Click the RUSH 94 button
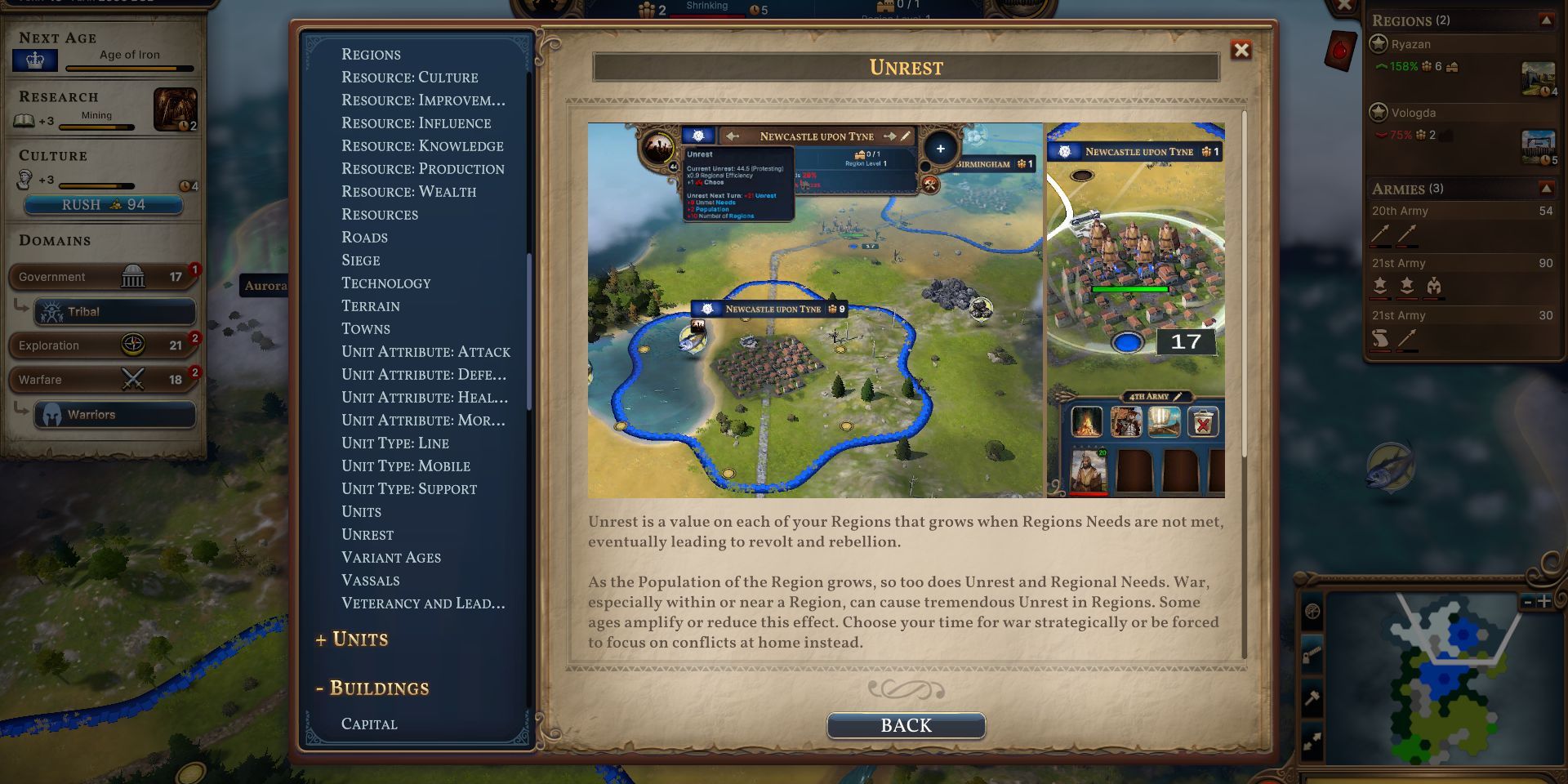The height and width of the screenshot is (784, 1568). [x=103, y=205]
